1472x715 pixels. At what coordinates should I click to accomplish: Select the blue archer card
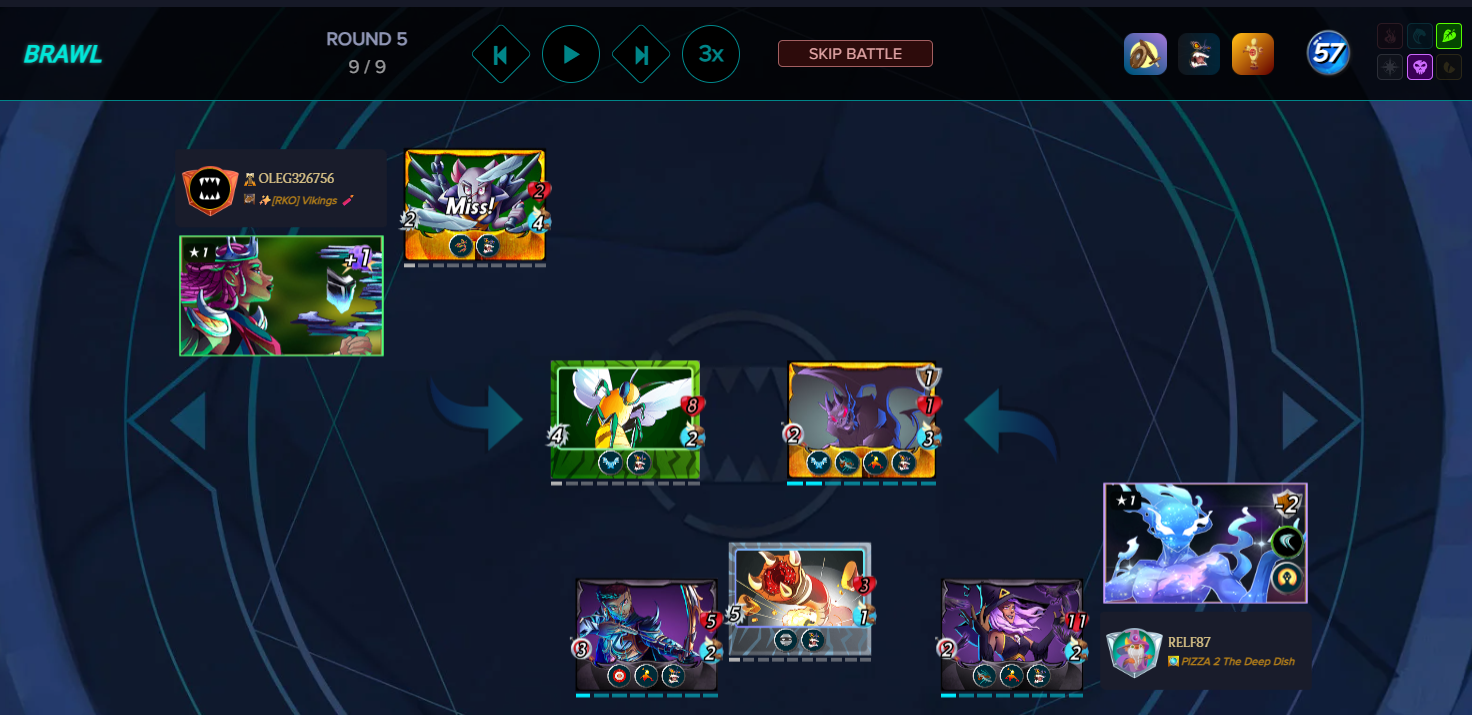[646, 634]
